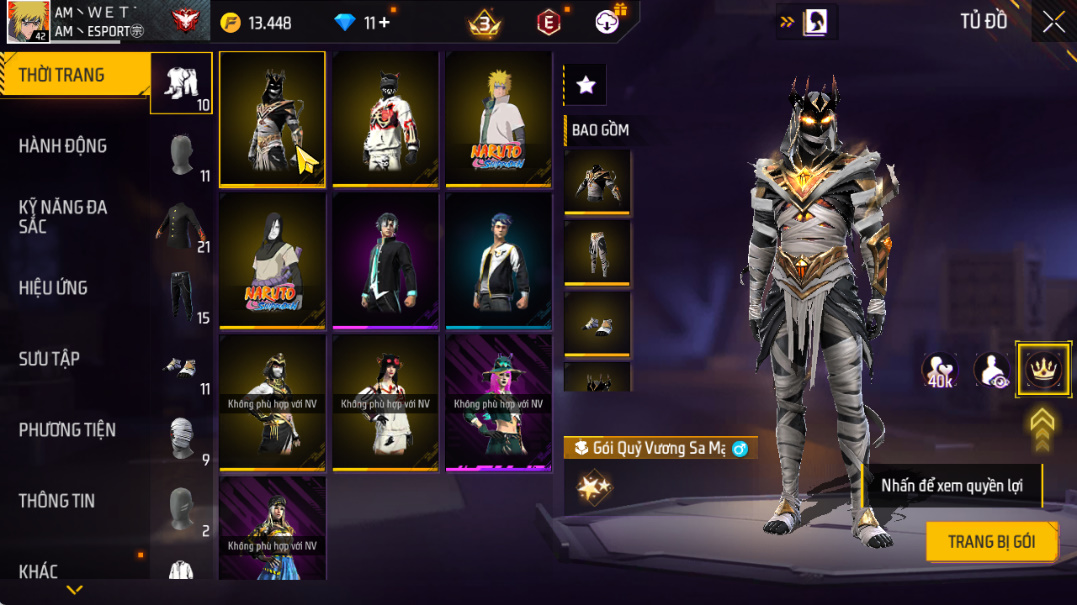
Task: Add diamonds via the diamond counter
Action: pyautogui.click(x=377, y=22)
